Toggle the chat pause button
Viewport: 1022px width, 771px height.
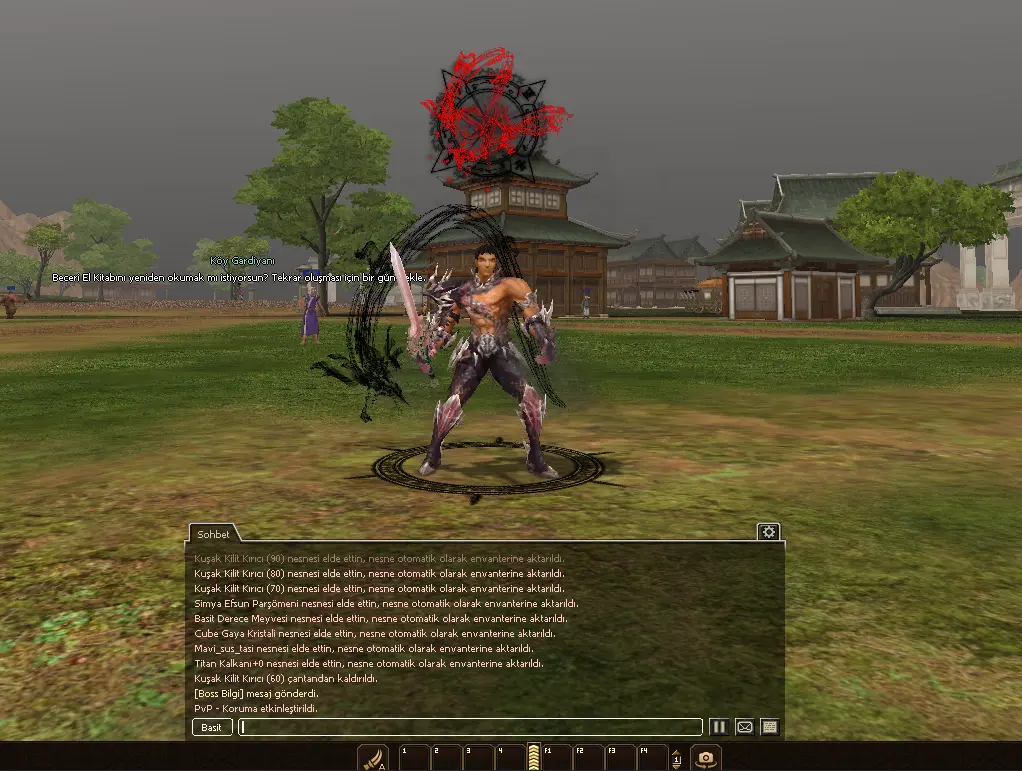tap(719, 727)
